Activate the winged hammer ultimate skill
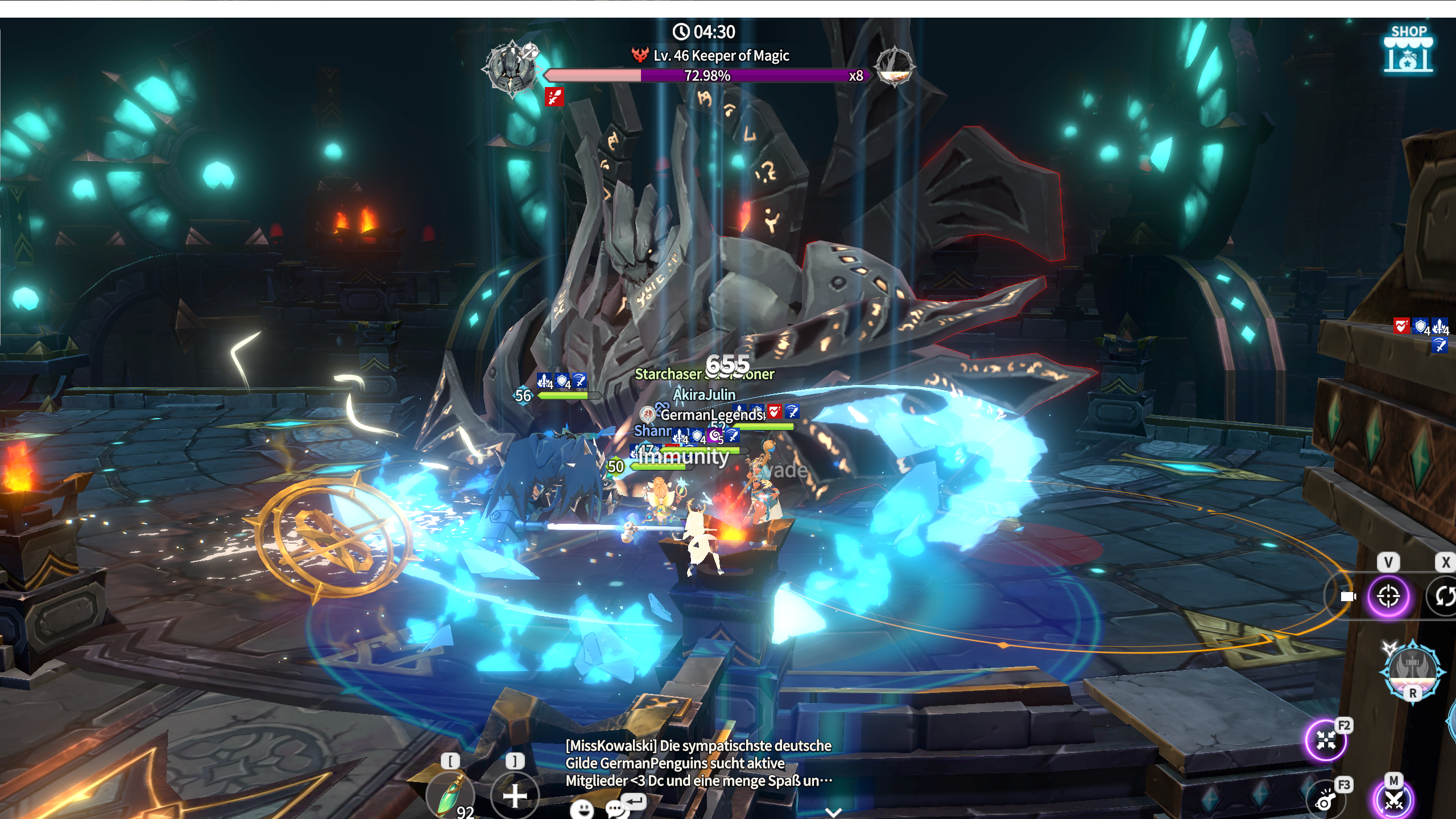The height and width of the screenshot is (819, 1456). tap(1413, 670)
